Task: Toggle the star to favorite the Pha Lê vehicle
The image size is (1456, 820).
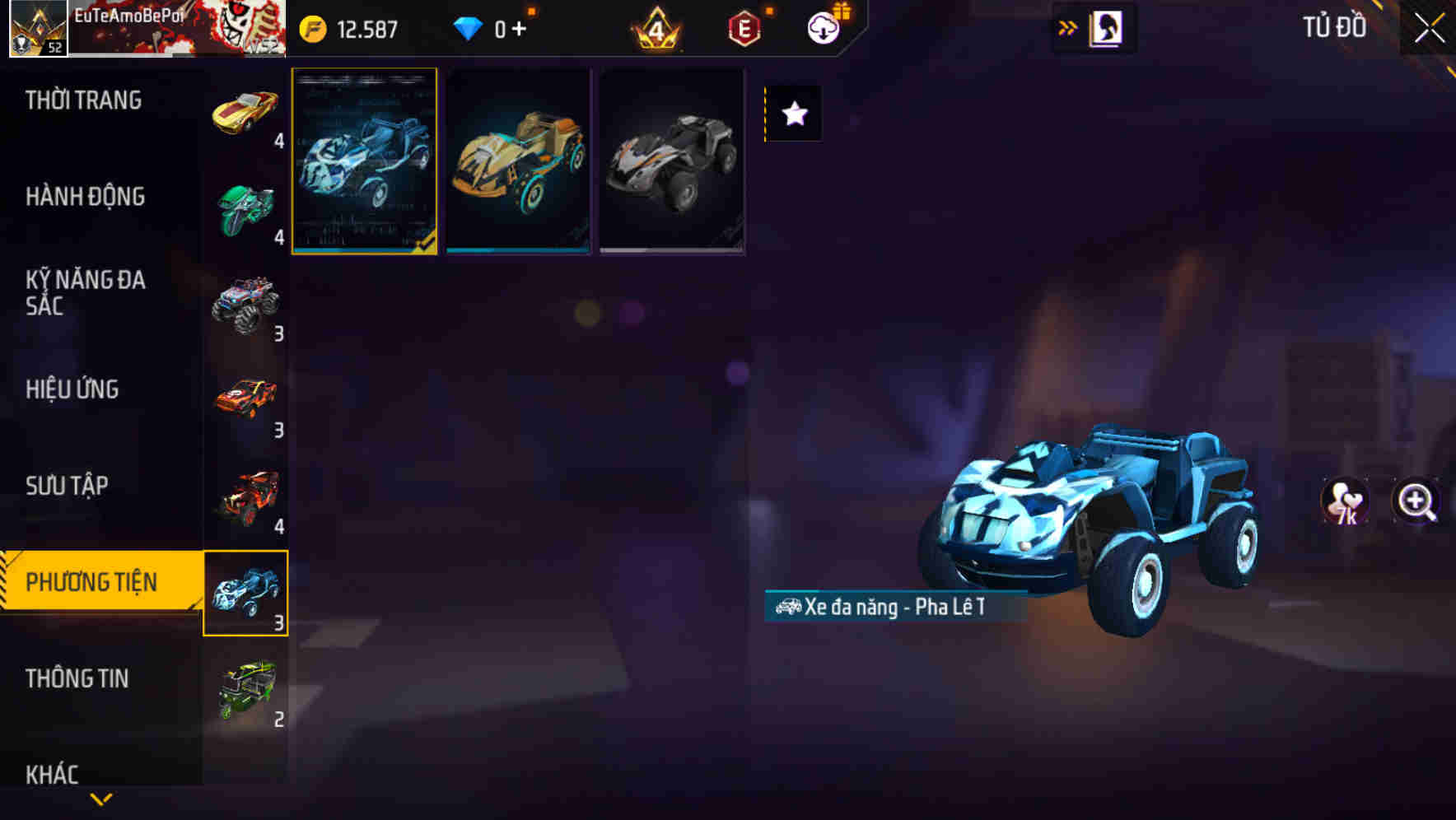Action: coord(793,114)
